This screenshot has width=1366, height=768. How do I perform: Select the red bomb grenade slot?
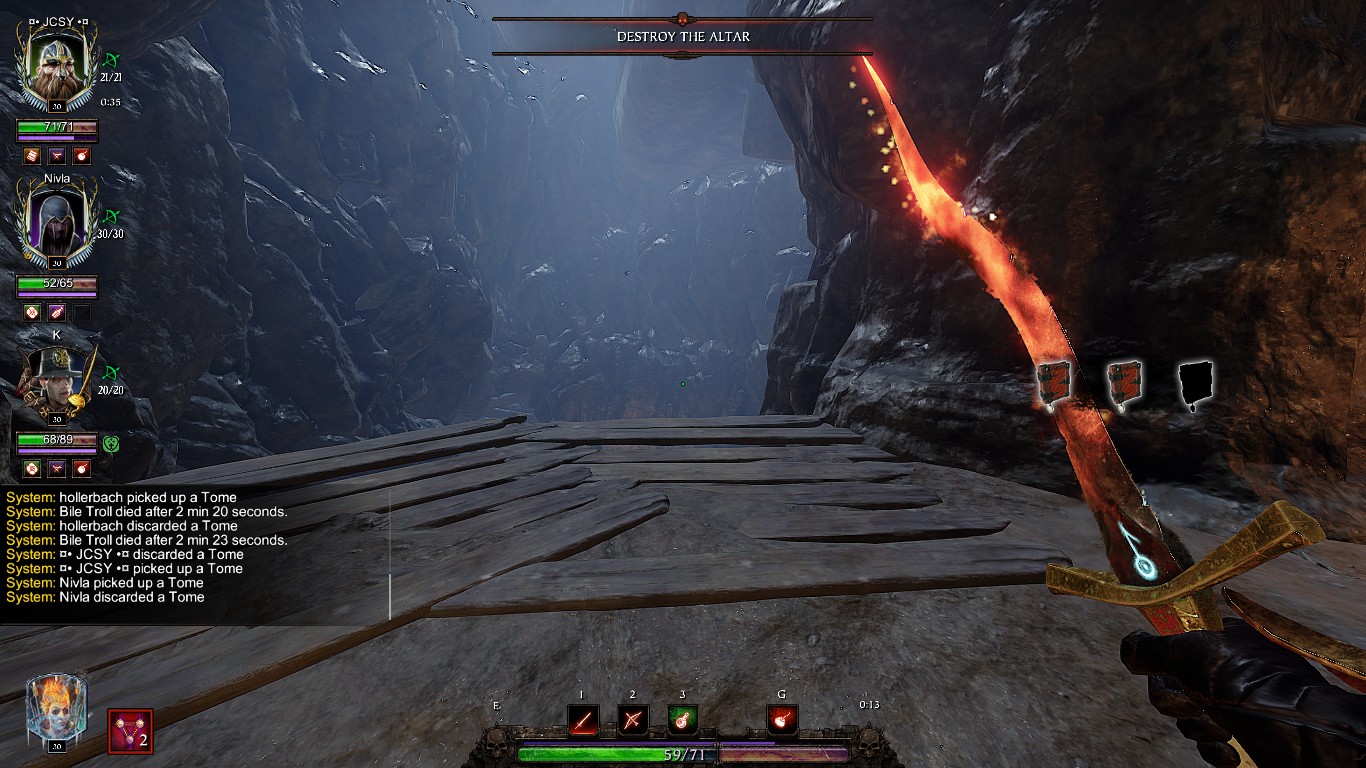781,719
